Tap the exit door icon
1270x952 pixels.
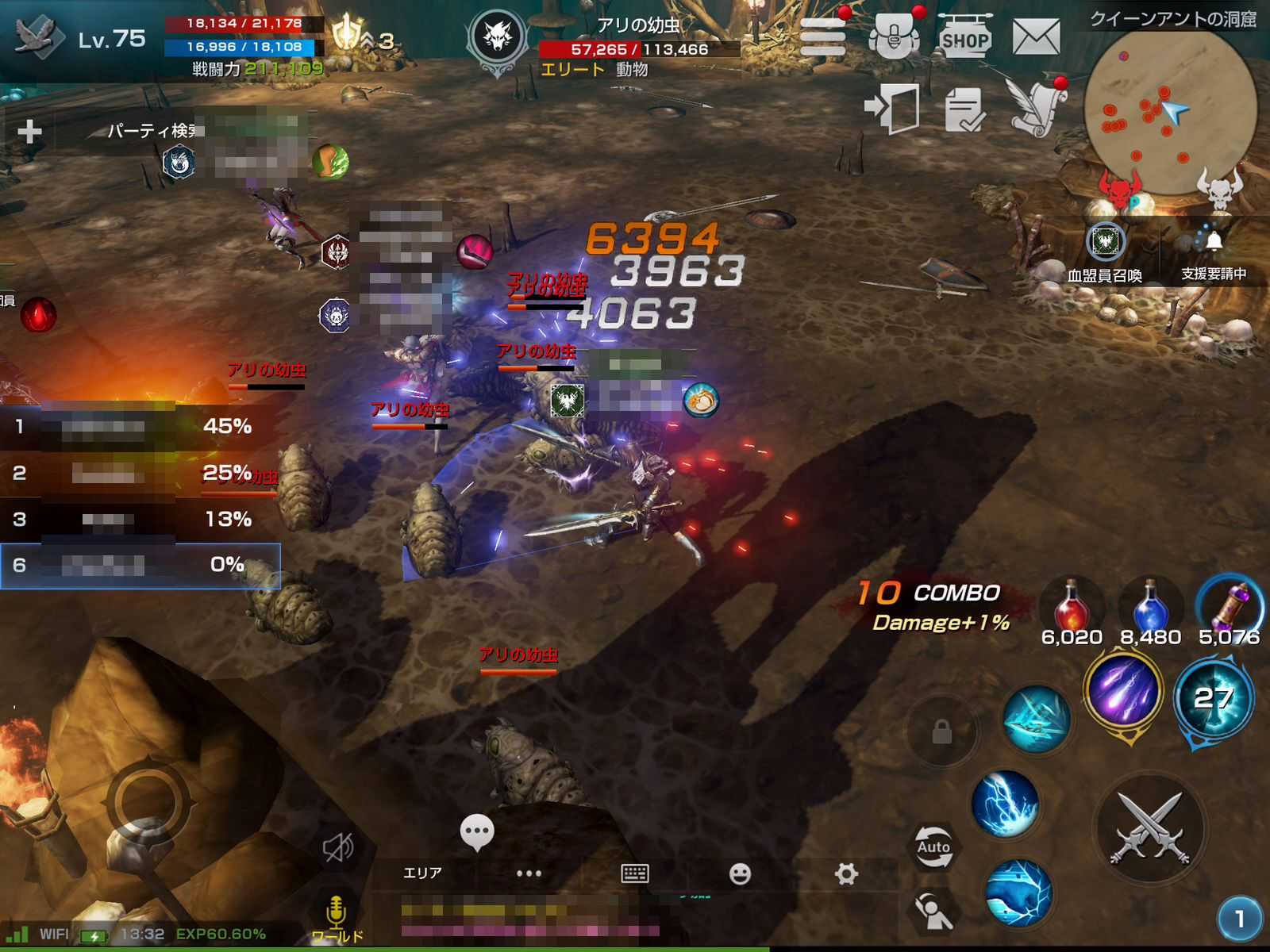(x=892, y=108)
